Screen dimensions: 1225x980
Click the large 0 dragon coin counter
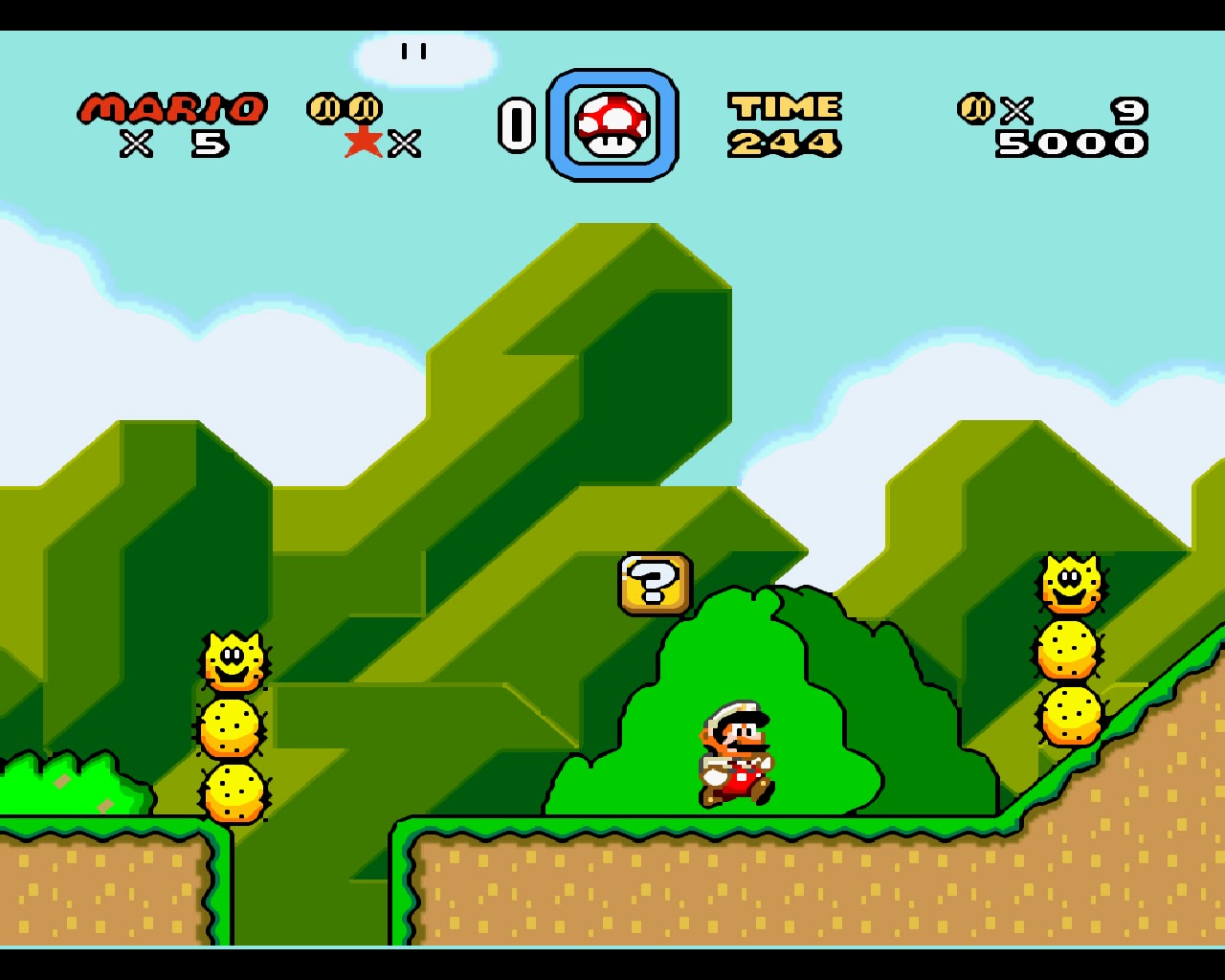tap(517, 125)
